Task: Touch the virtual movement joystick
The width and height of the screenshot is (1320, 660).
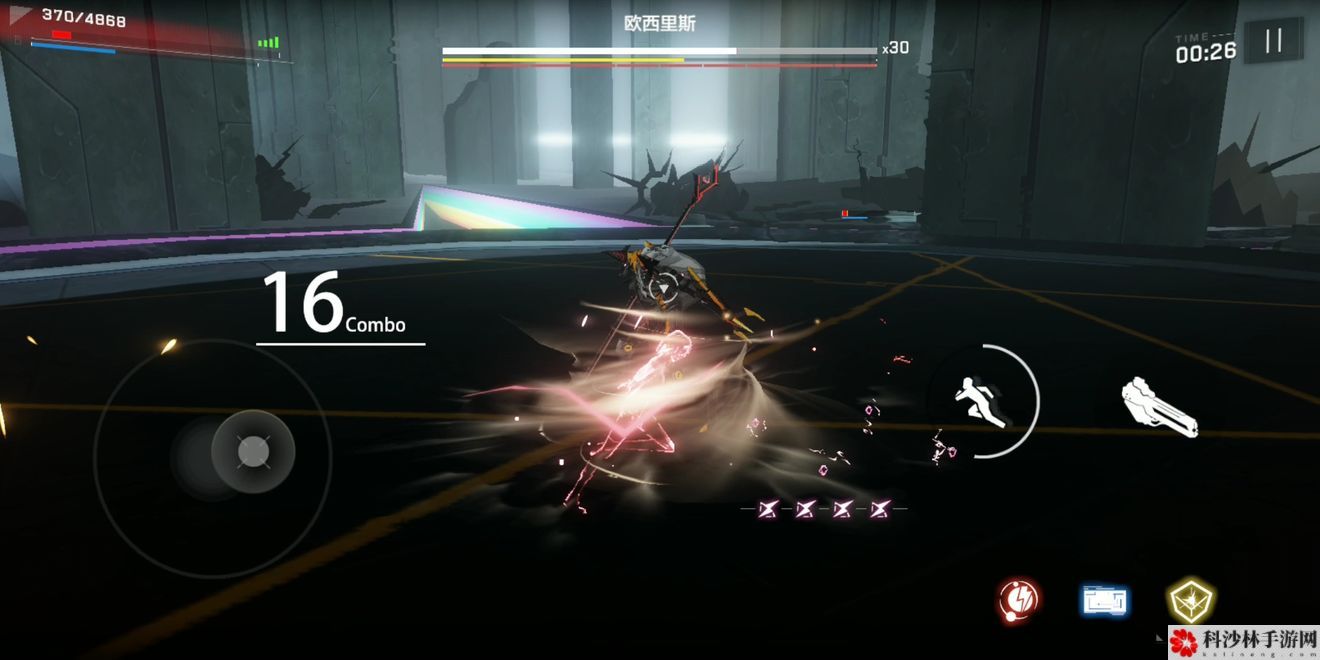Action: coord(253,452)
